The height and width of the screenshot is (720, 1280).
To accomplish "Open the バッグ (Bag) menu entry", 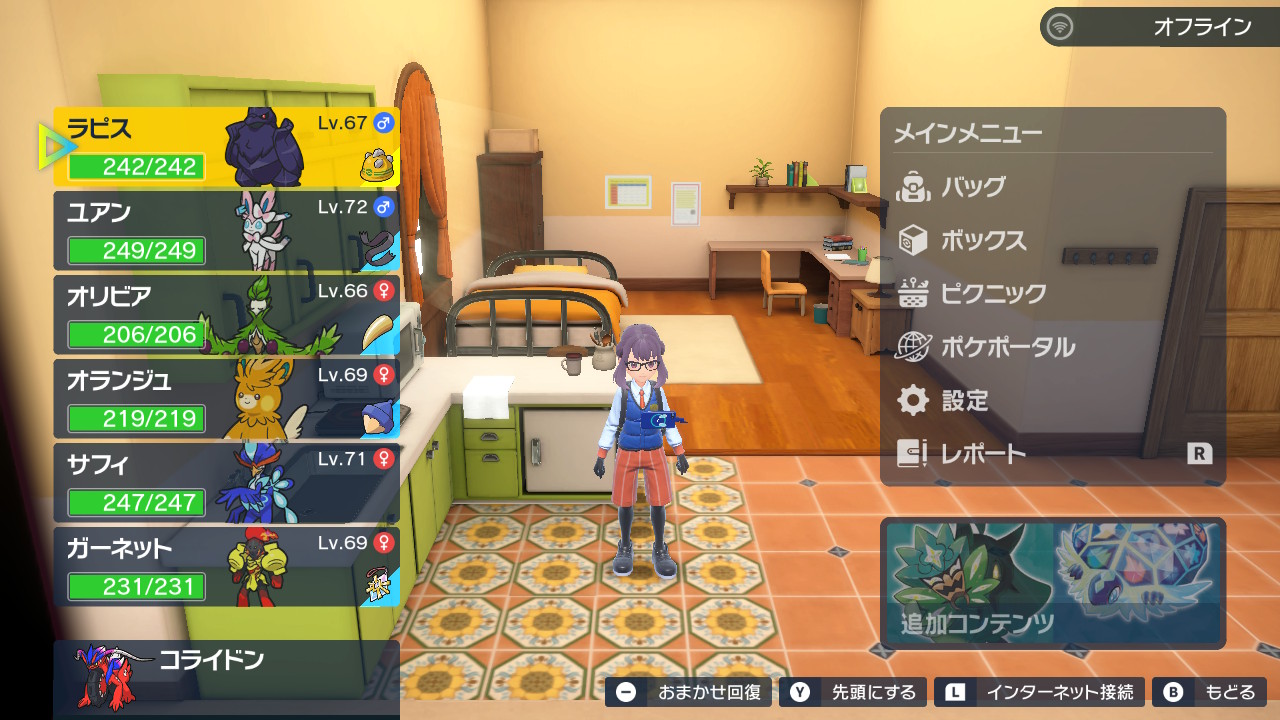I will 972,187.
